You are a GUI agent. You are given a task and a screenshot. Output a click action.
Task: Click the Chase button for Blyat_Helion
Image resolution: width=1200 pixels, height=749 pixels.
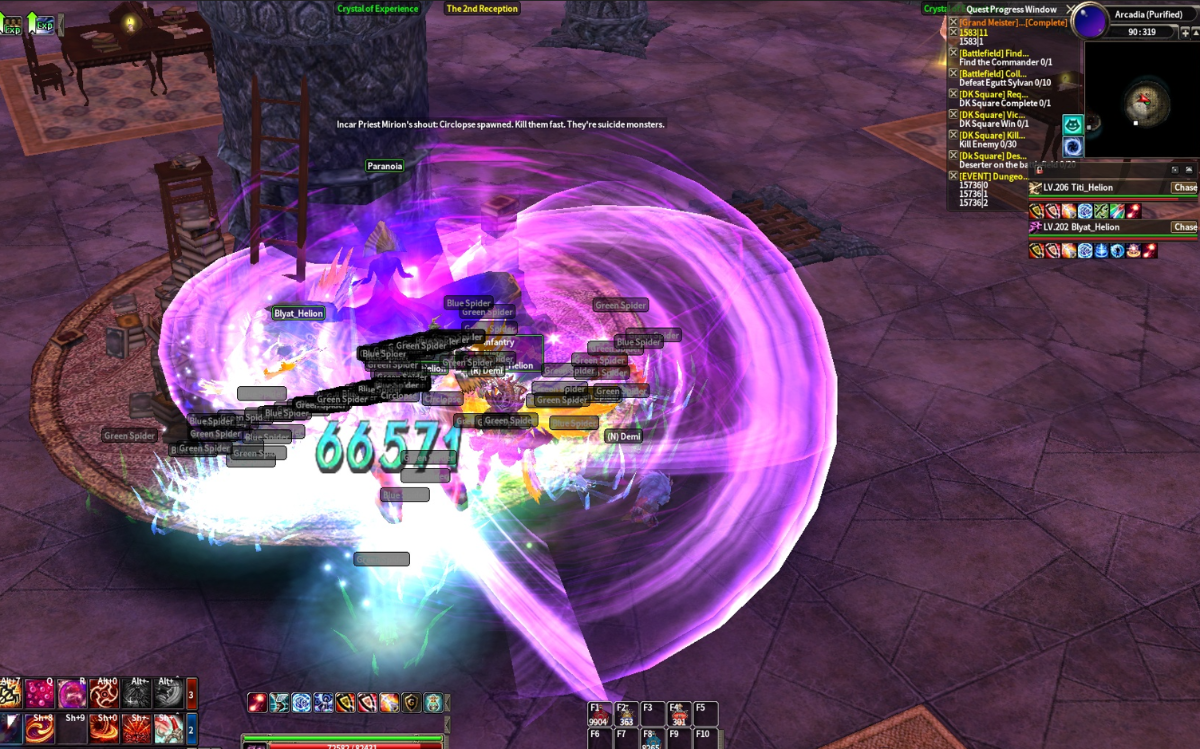tap(1185, 227)
